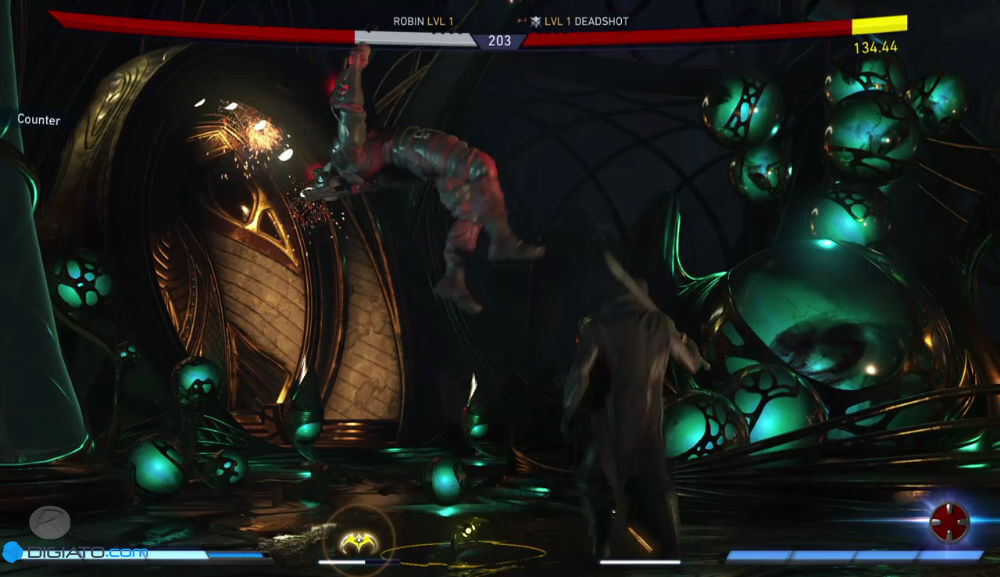Click the Digiato.com watermark logo
This screenshot has width=1000, height=577.
coord(75,551)
